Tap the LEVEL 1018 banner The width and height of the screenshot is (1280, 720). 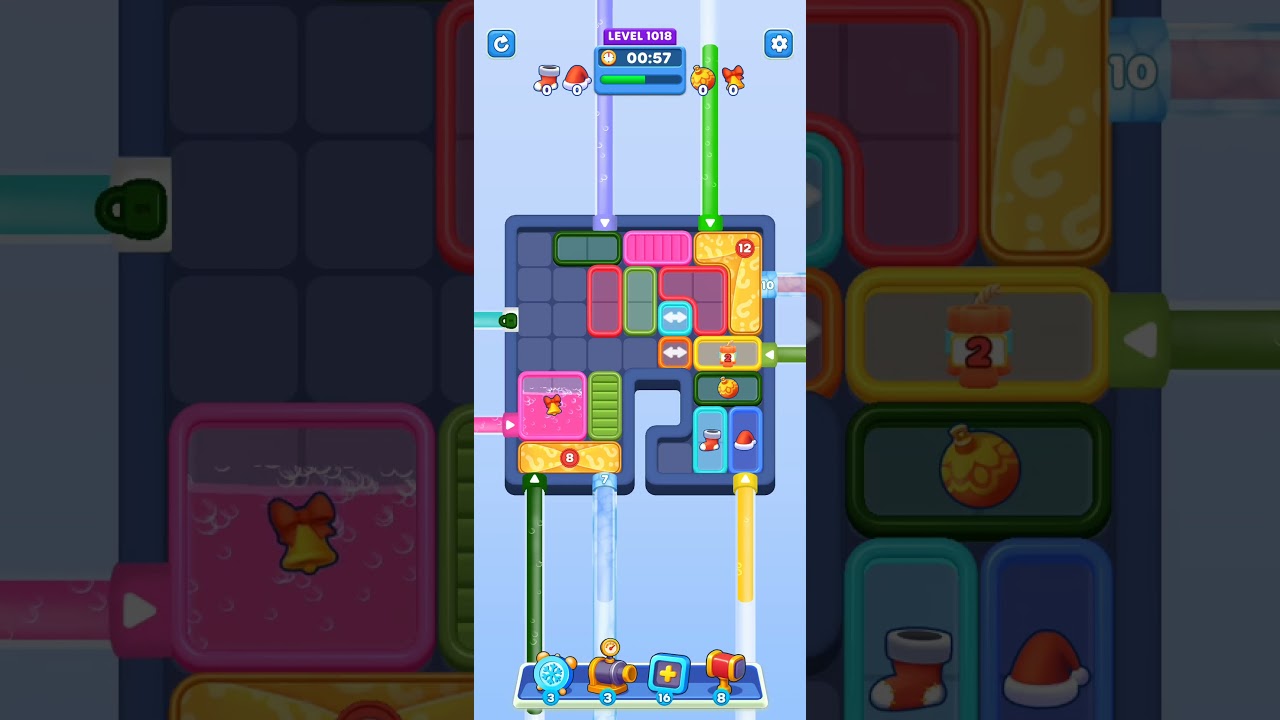[x=640, y=36]
